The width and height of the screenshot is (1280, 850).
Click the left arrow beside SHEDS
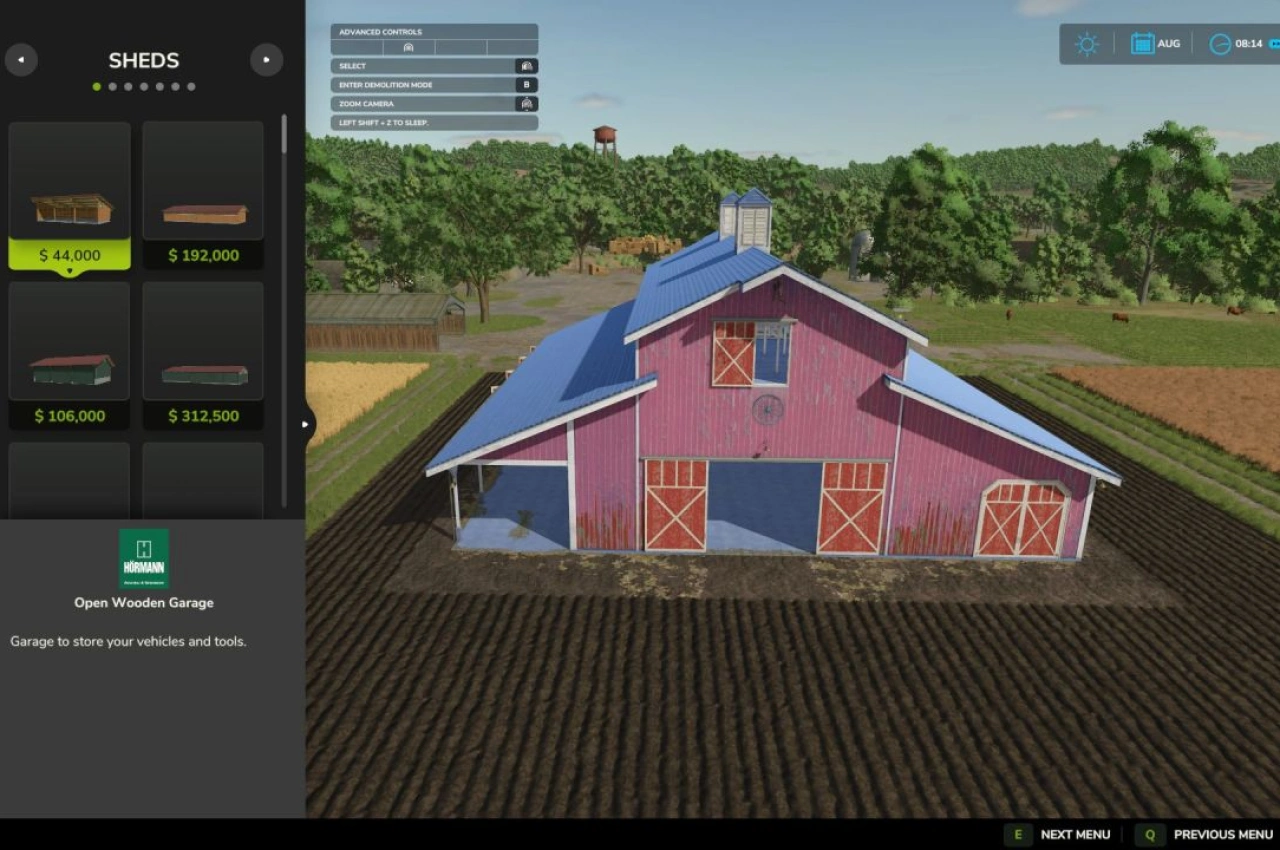[x=21, y=60]
